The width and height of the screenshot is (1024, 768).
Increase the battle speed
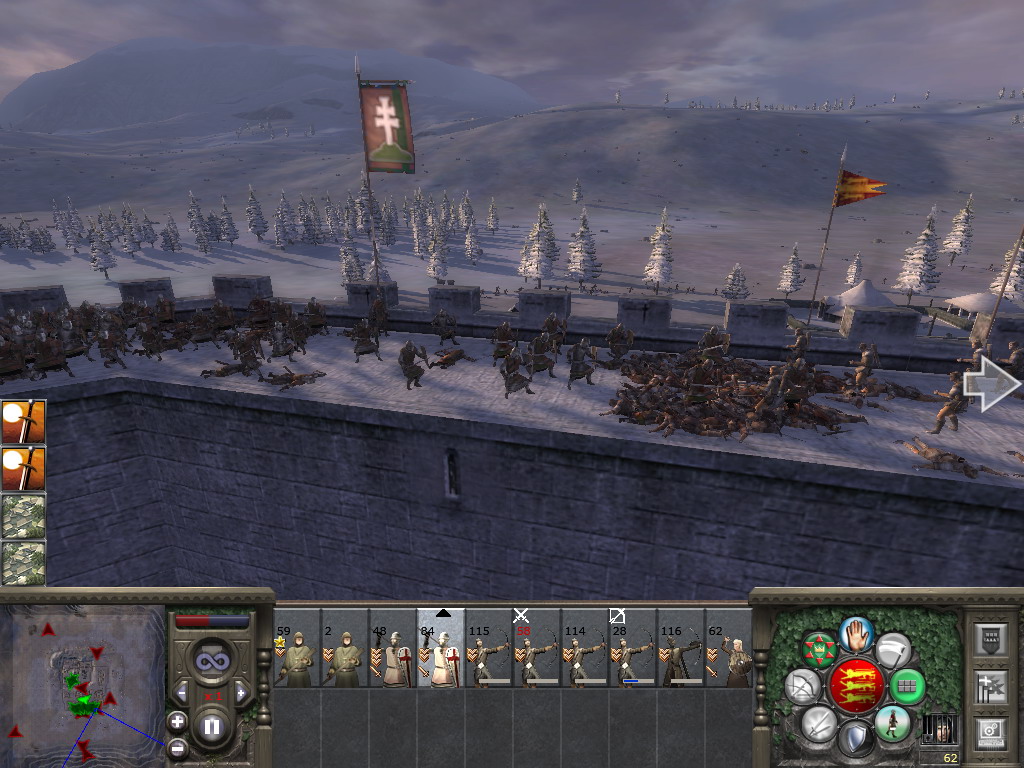240,692
